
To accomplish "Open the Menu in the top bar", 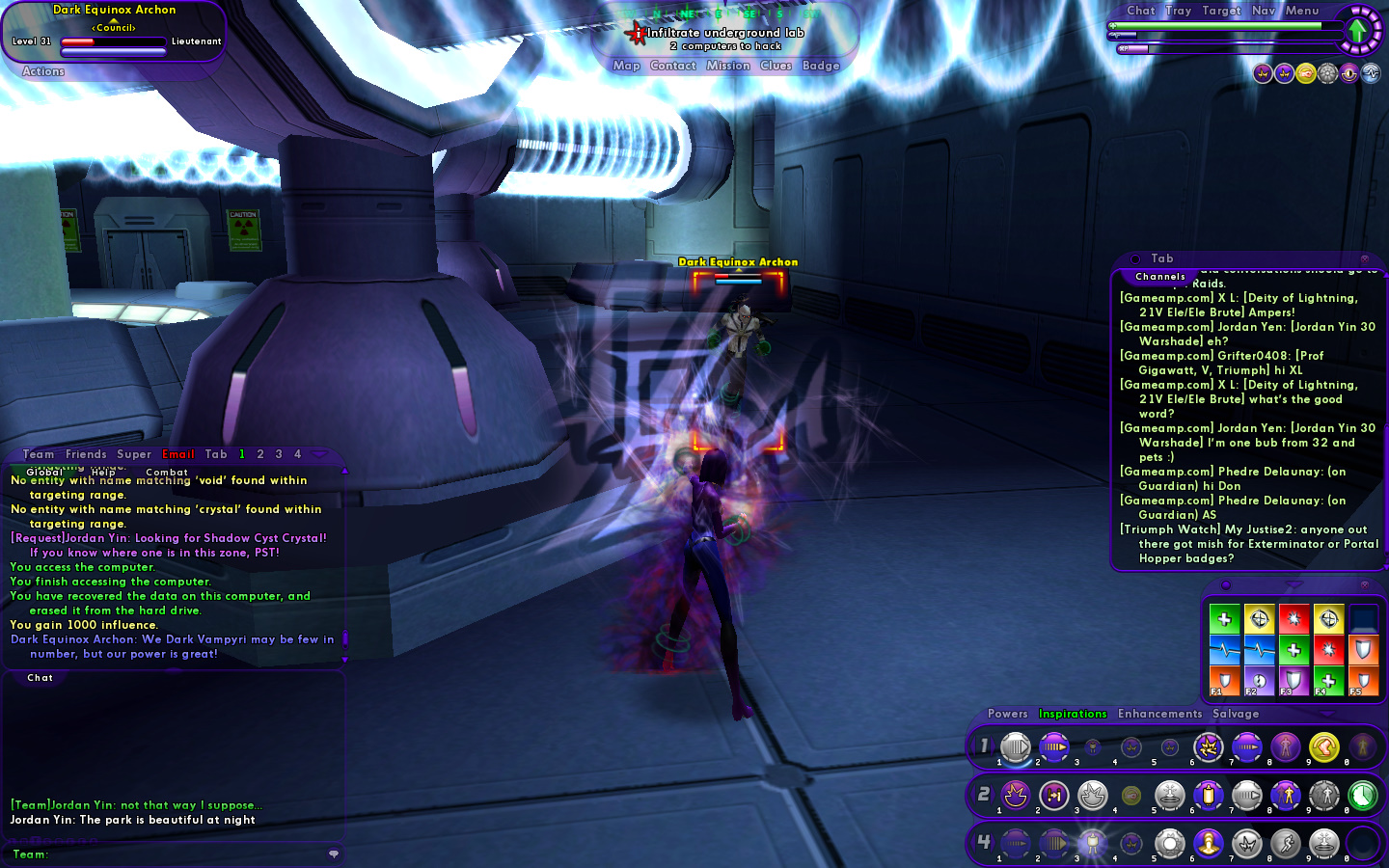I will [1301, 11].
